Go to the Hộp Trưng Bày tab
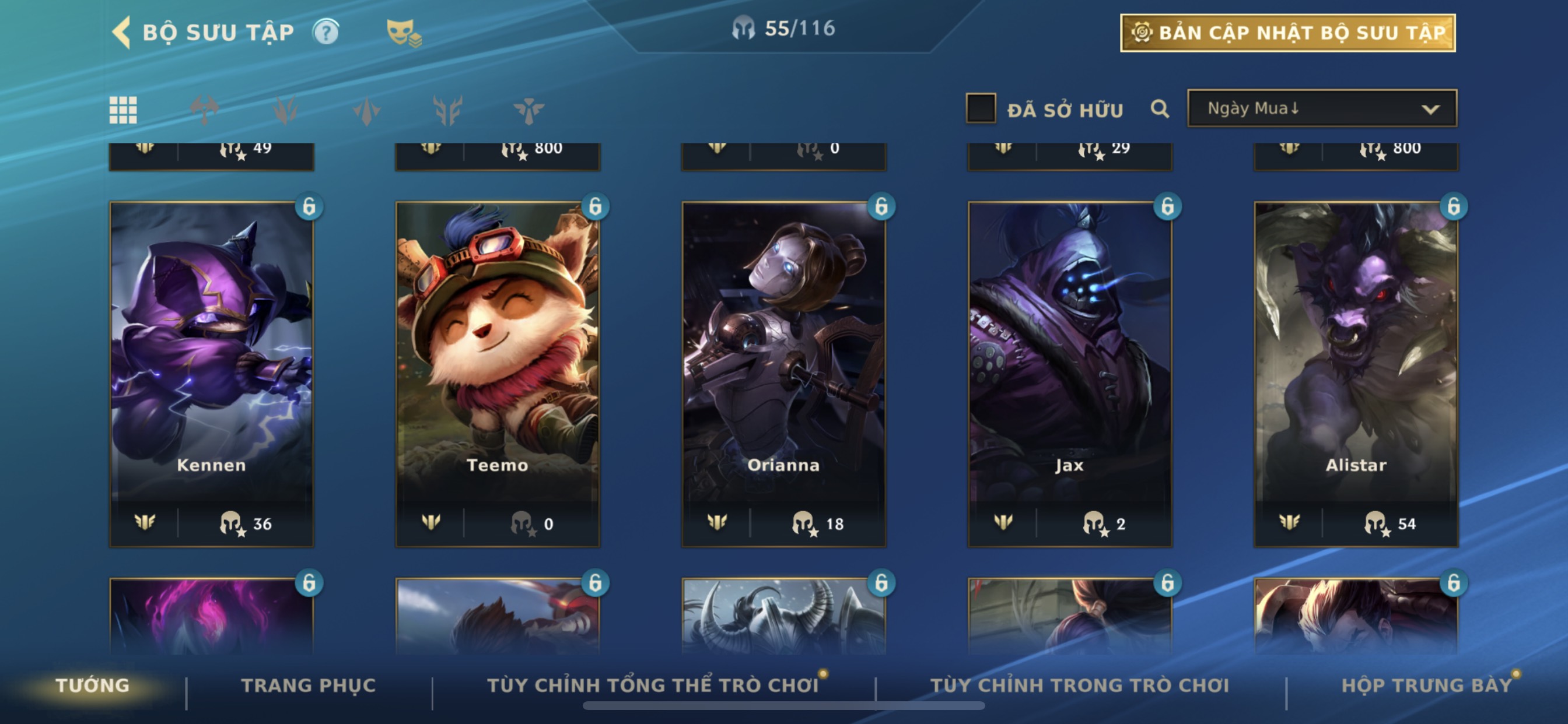The height and width of the screenshot is (724, 1568). coord(1426,686)
